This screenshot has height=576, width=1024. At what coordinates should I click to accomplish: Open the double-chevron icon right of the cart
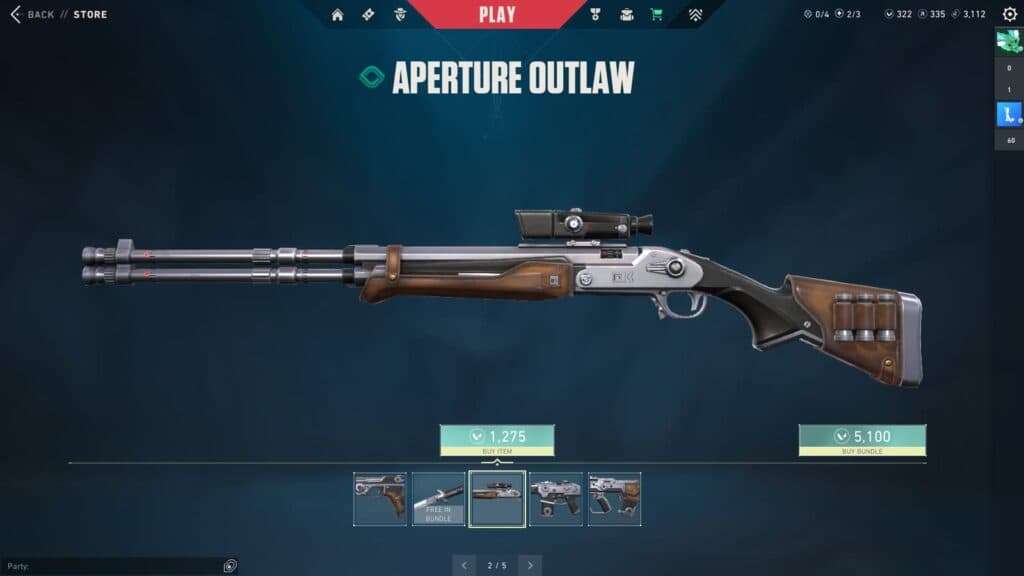[695, 15]
